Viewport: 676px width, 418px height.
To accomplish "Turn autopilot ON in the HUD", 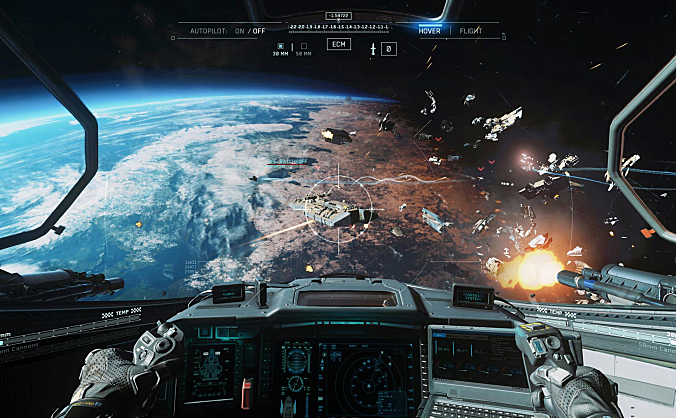I will pos(237,31).
